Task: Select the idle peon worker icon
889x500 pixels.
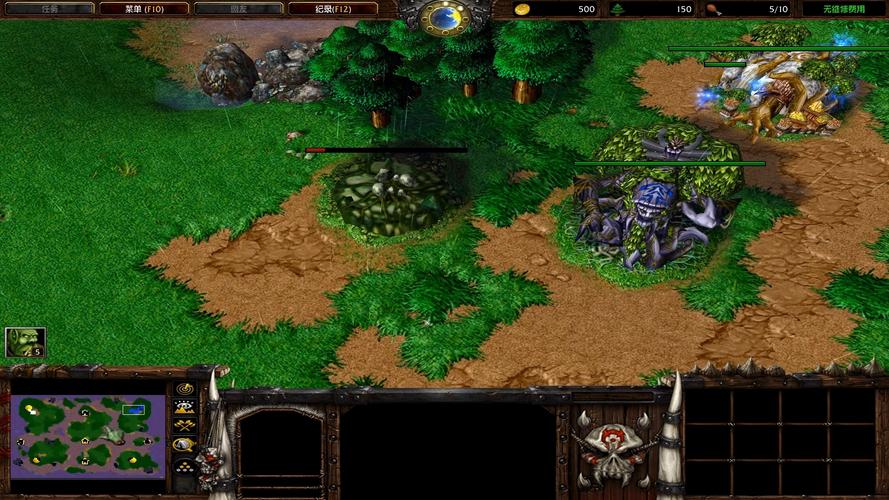Action: (x=25, y=343)
